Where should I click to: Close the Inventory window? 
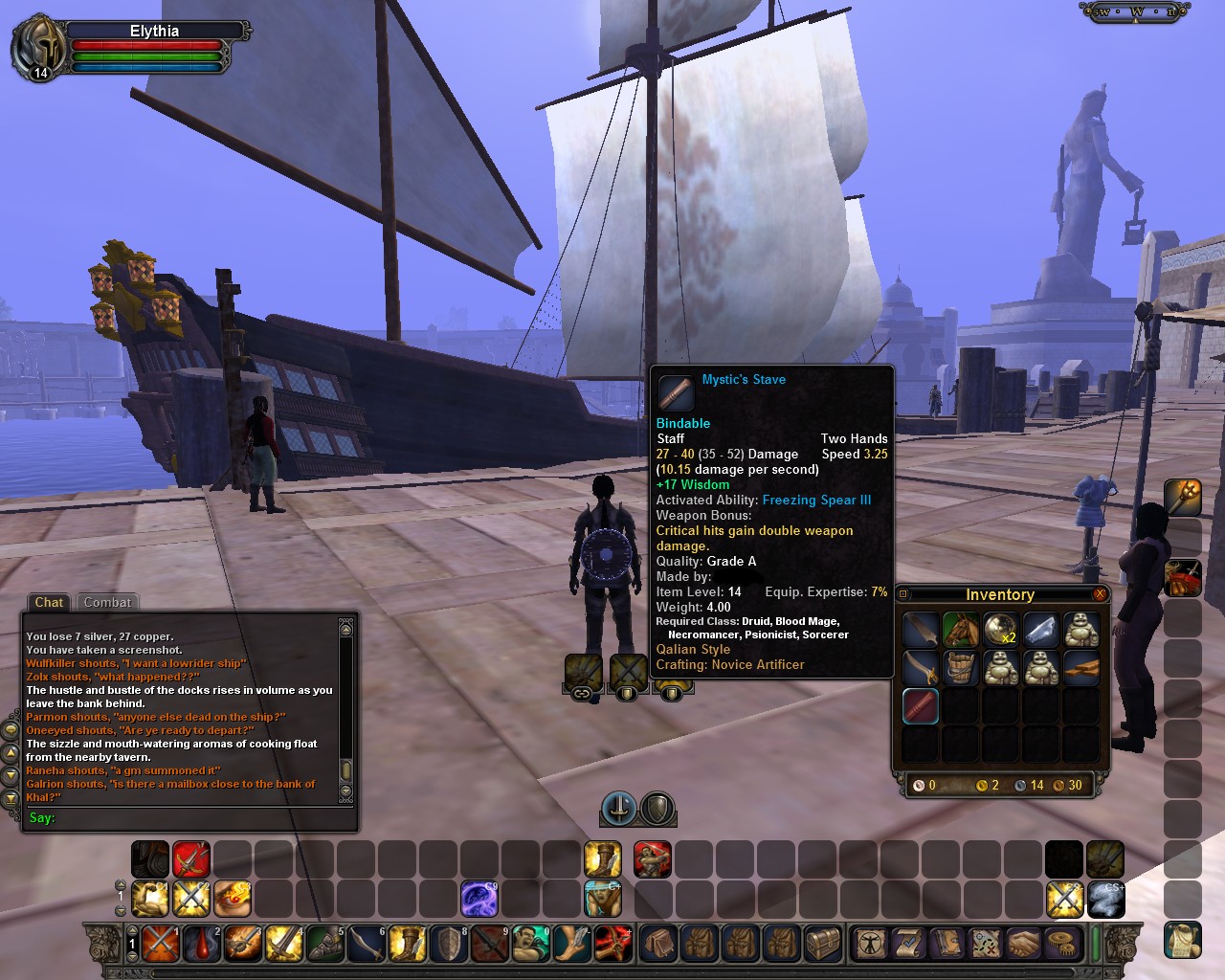tap(1100, 594)
